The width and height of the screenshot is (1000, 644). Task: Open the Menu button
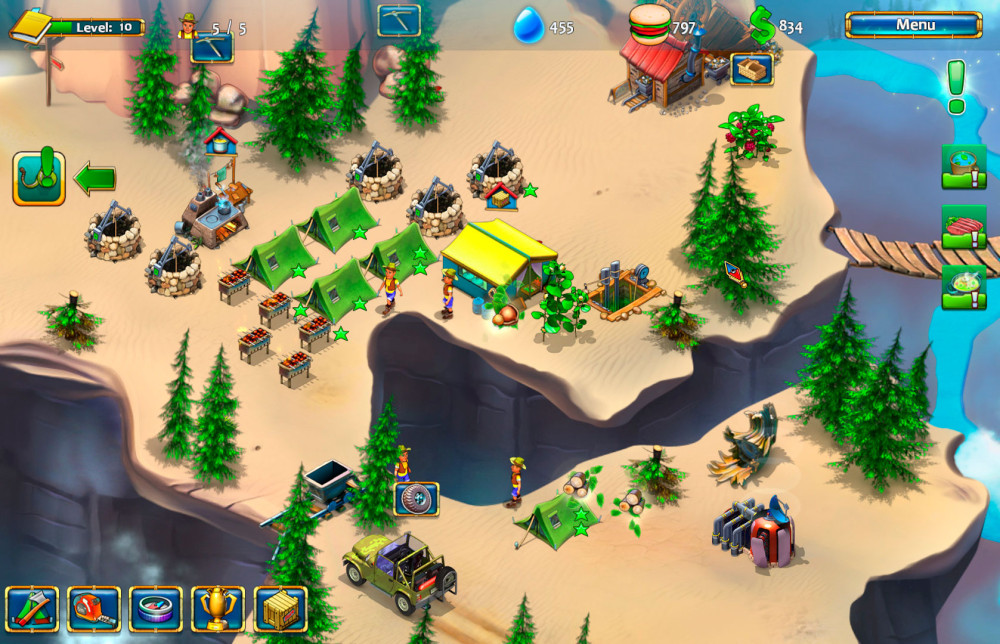(914, 25)
